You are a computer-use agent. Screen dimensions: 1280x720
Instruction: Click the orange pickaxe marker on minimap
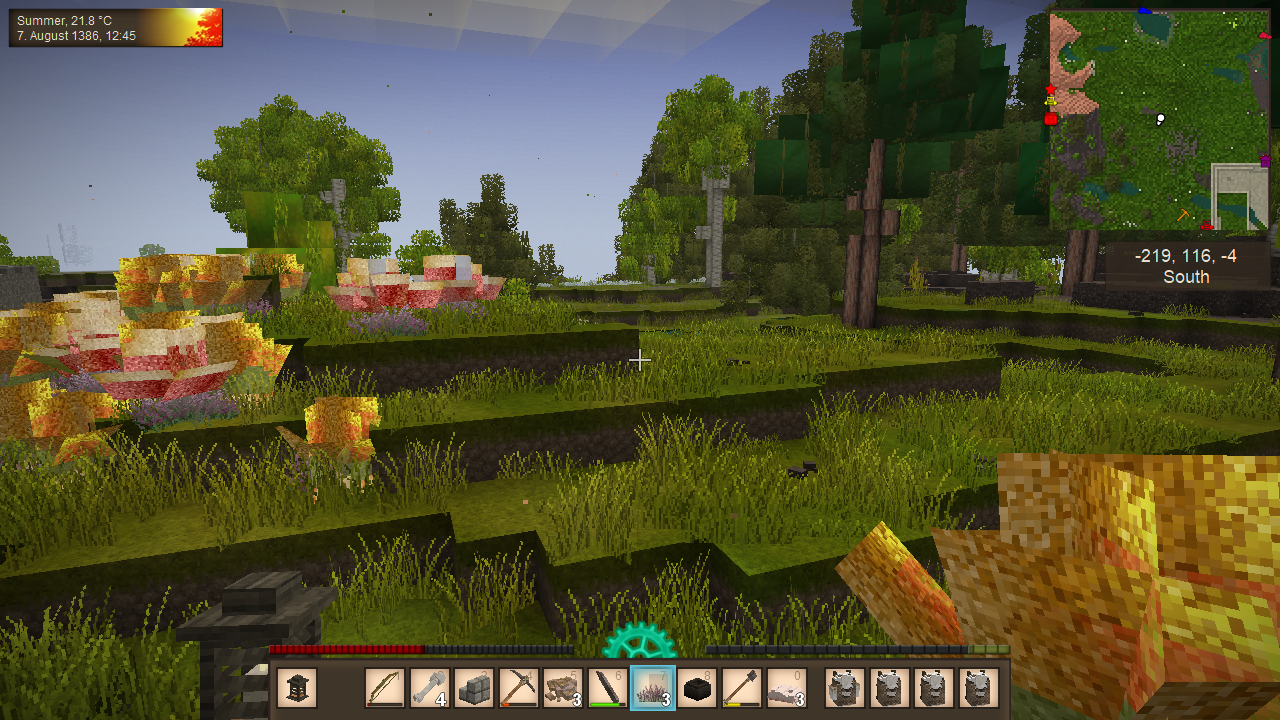[1184, 215]
